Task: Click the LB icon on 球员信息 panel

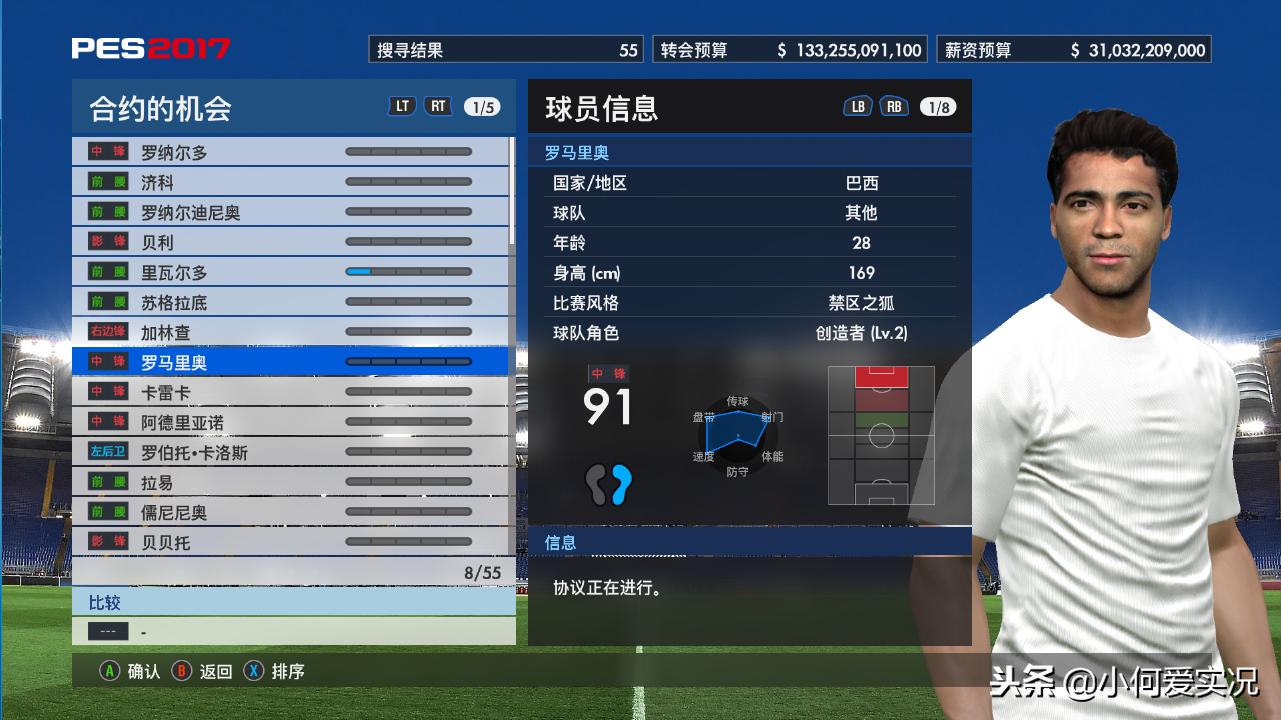Action: [x=856, y=104]
